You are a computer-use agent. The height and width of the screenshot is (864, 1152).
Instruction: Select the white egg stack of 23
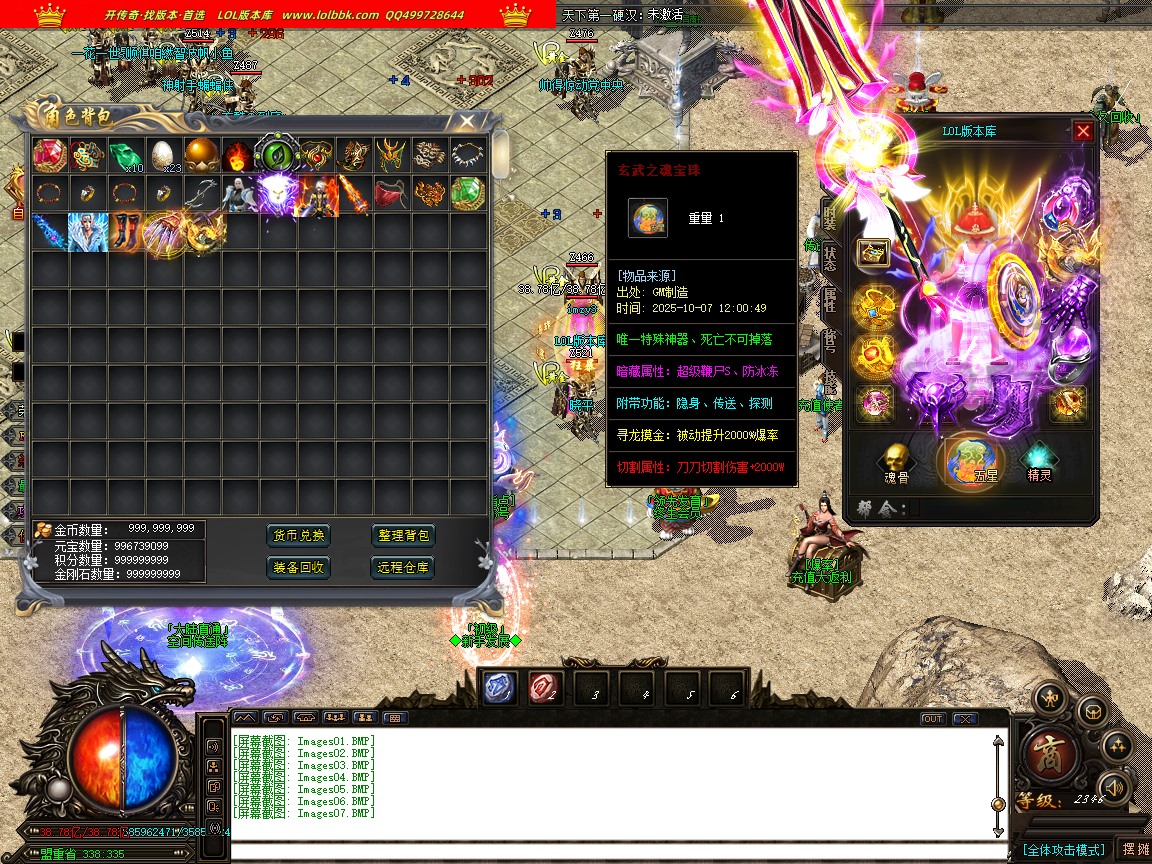(x=163, y=155)
